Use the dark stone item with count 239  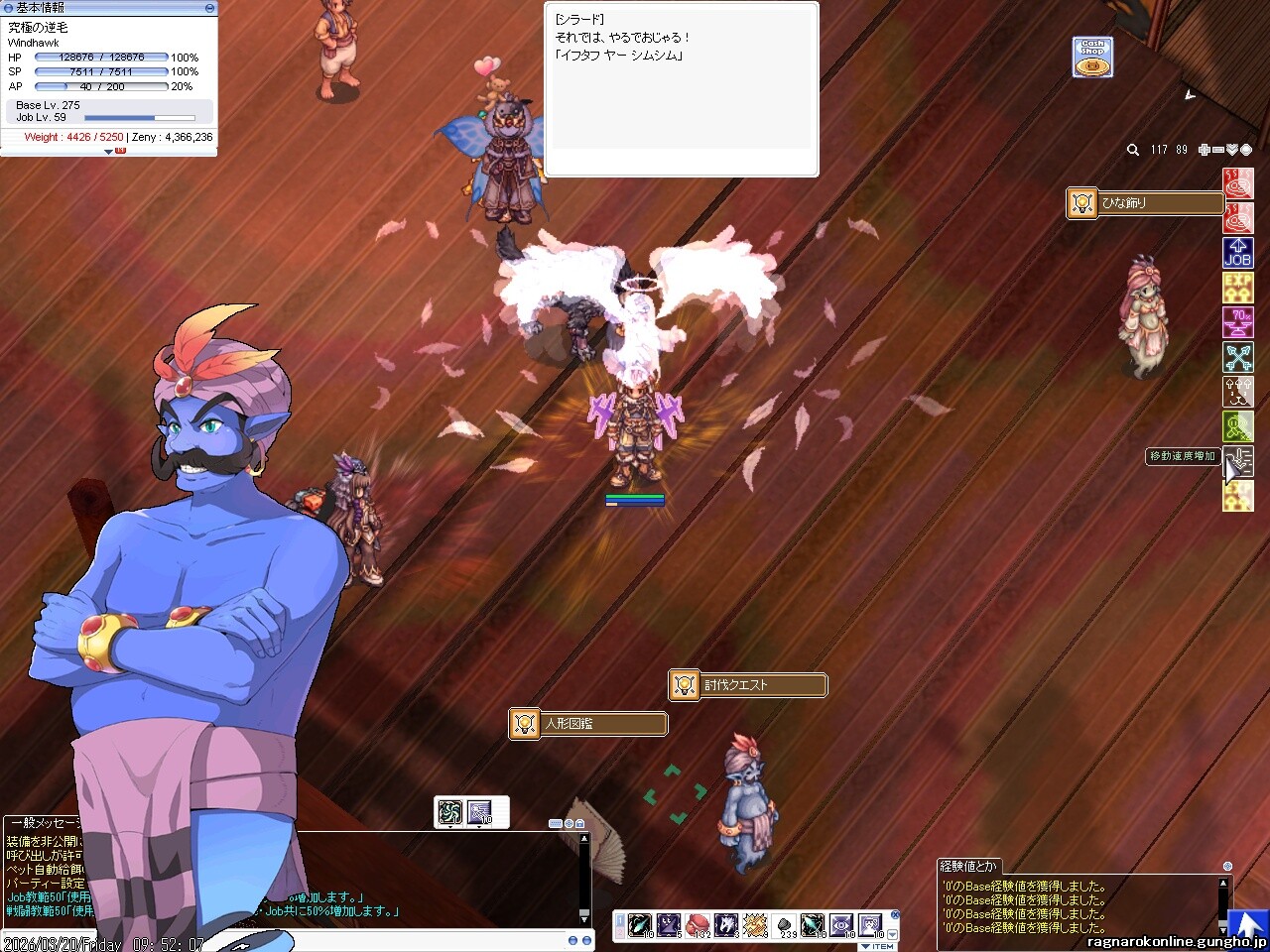click(785, 925)
